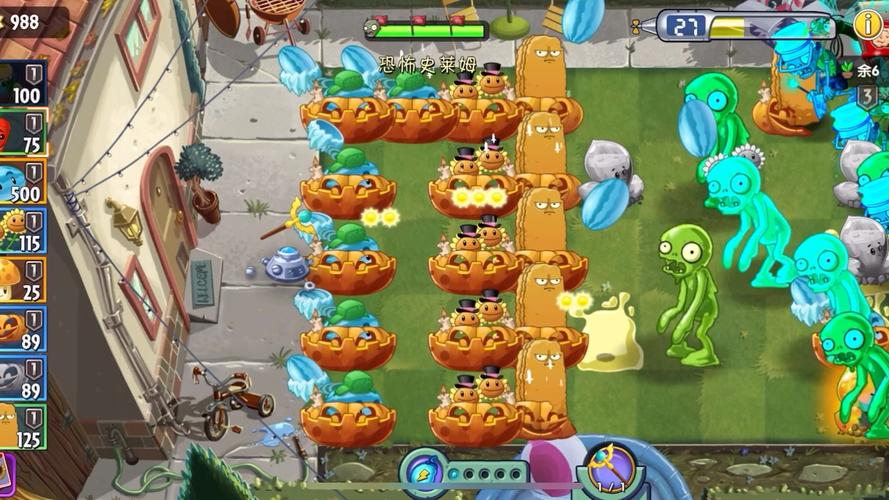The image size is (889, 500).
Task: Activate the blue lightning energy button
Action: (423, 473)
